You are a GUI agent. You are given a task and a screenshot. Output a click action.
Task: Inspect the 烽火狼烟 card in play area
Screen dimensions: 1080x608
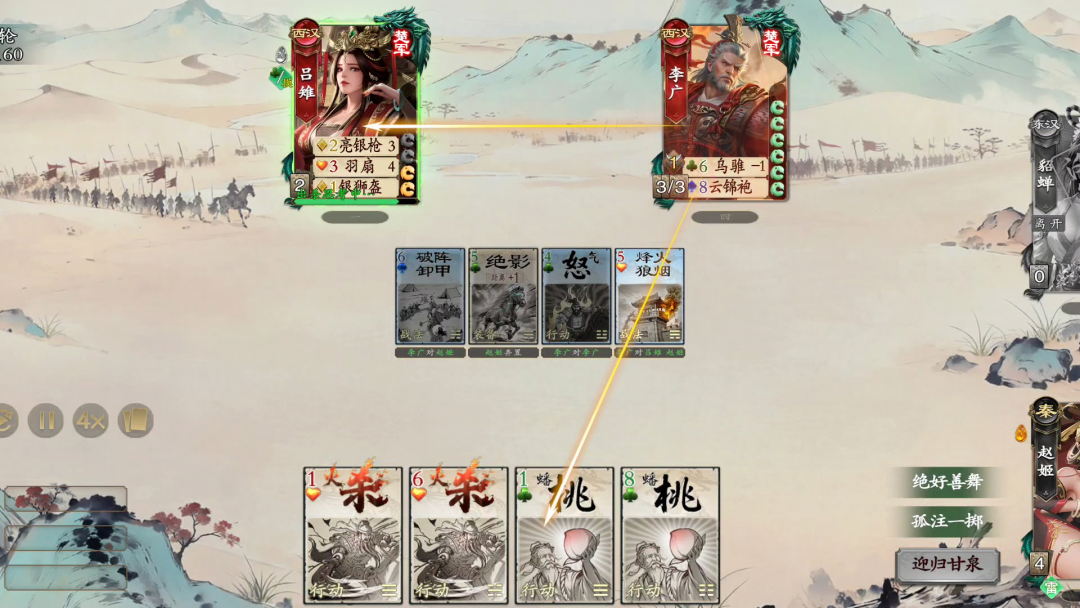point(649,296)
